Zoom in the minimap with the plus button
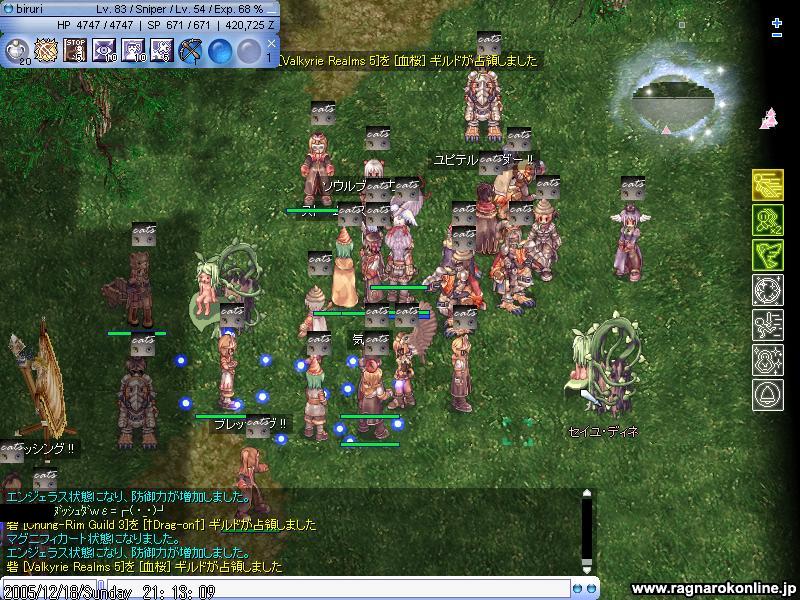 tap(778, 22)
